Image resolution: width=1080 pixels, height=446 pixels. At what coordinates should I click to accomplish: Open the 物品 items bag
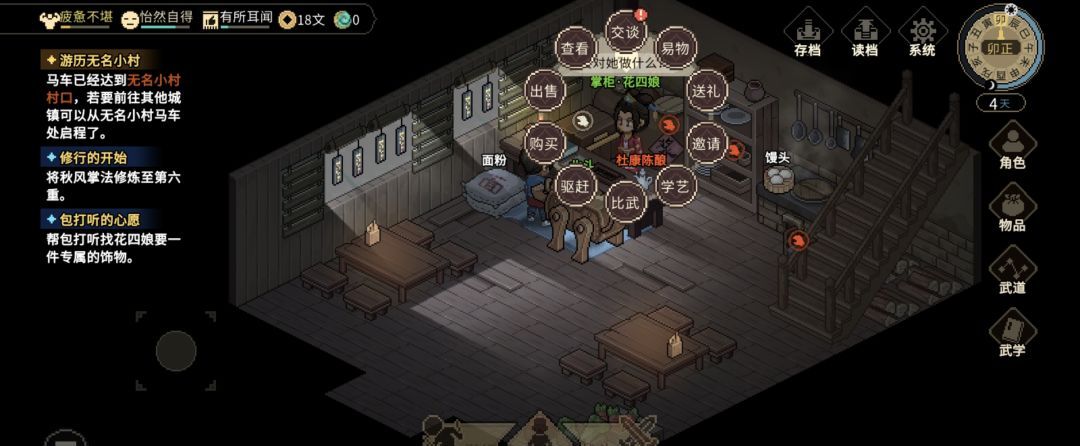point(1012,208)
